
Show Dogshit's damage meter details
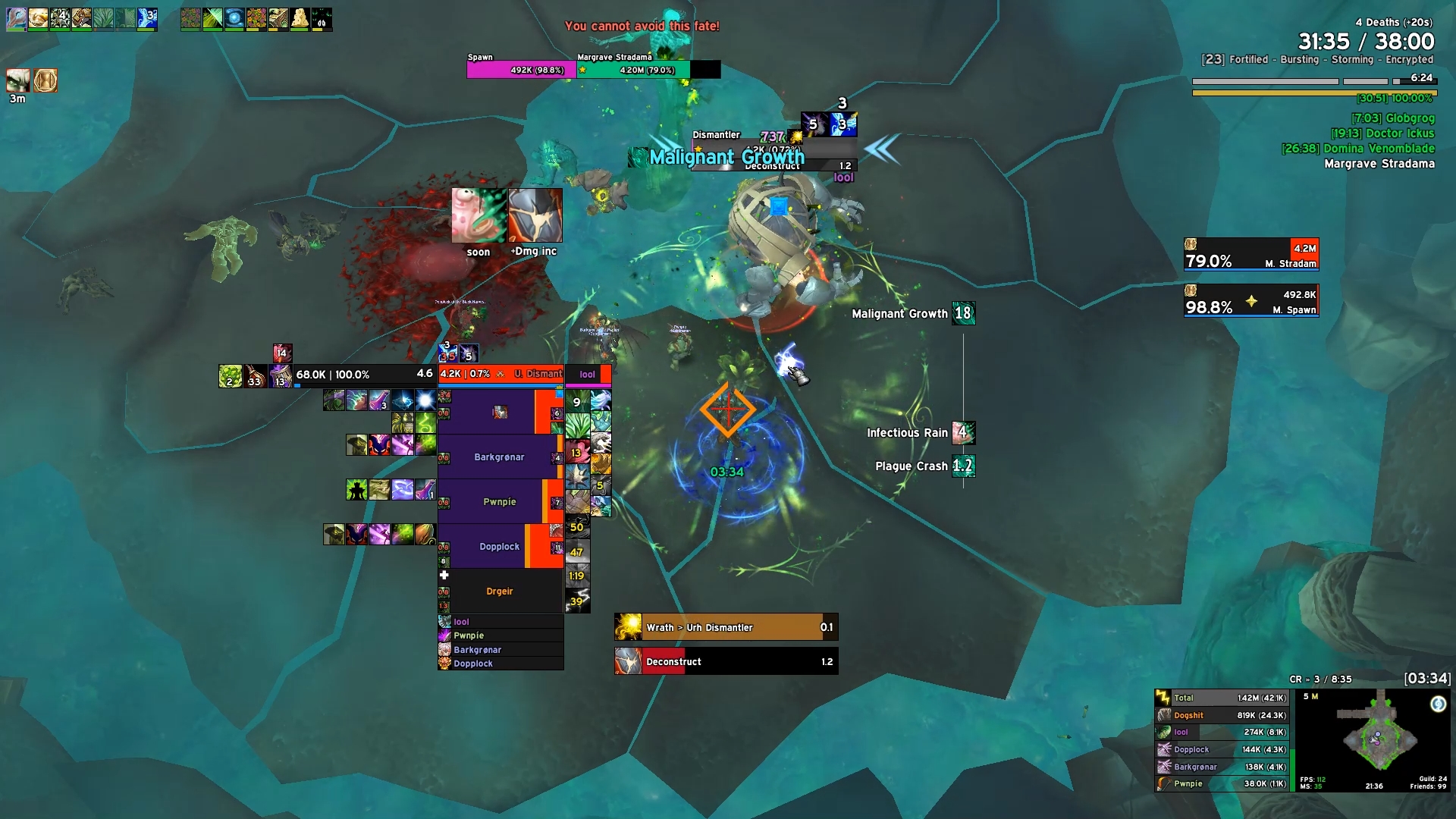point(1222,715)
